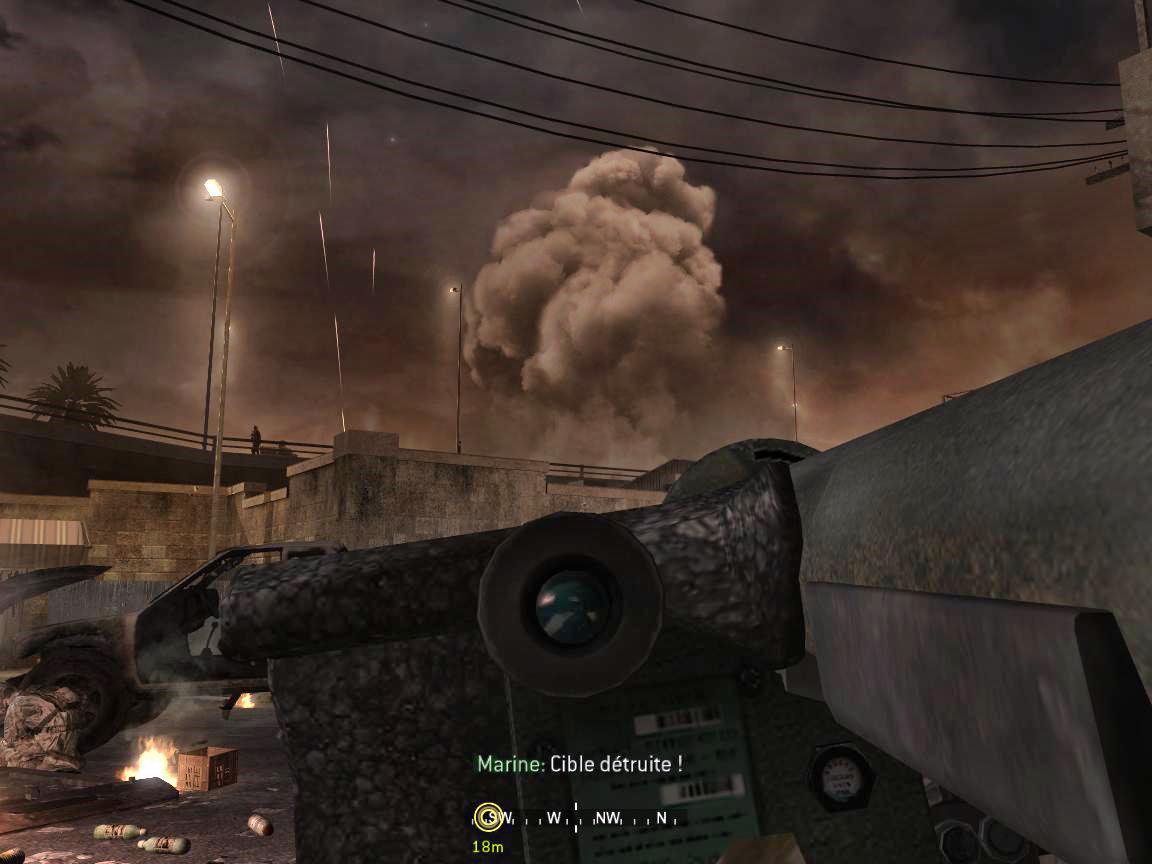The height and width of the screenshot is (864, 1152).
Task: Select the NW heading on the compass bar
Action: 607,818
